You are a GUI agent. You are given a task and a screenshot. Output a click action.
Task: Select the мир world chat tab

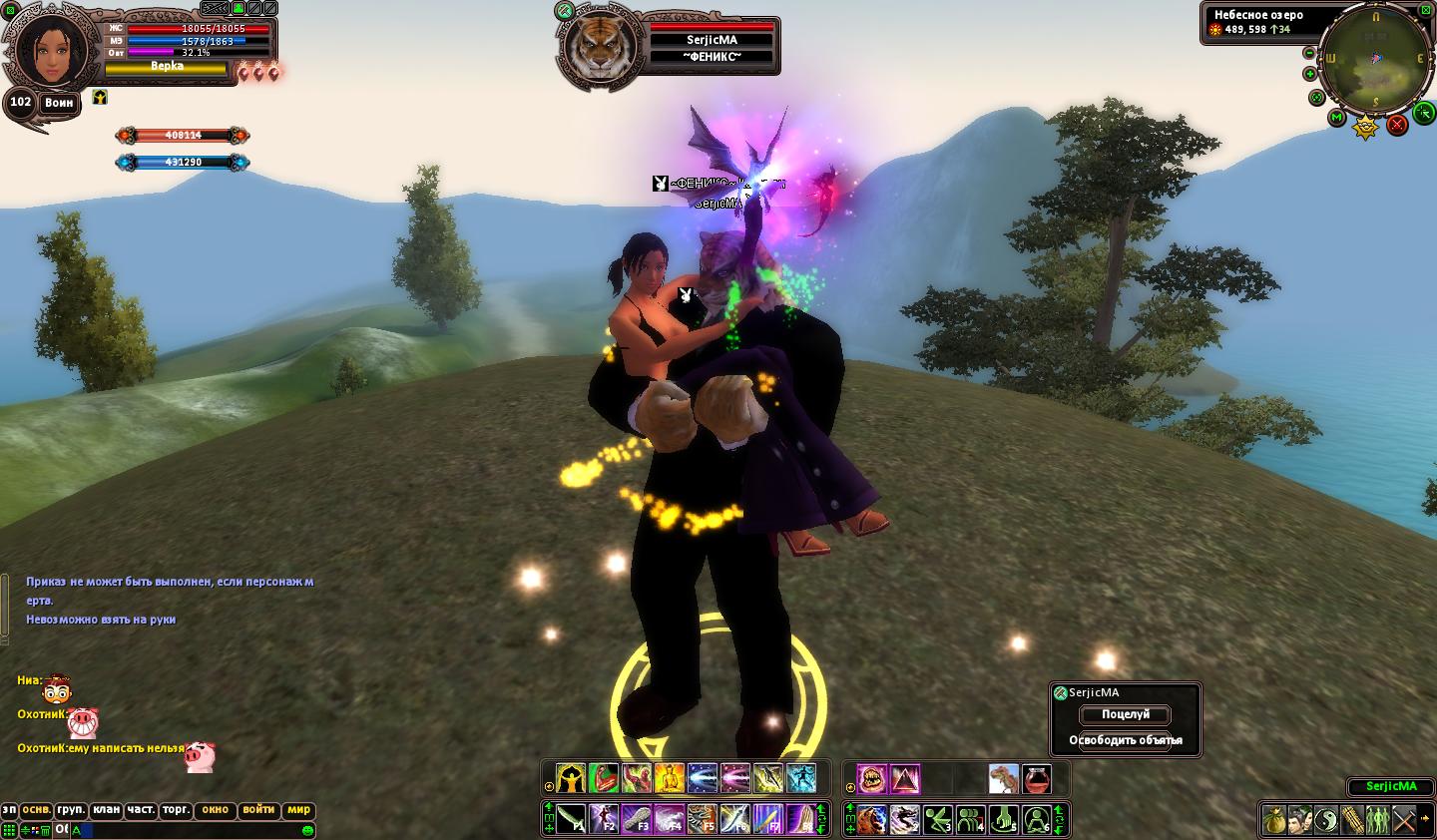point(298,810)
